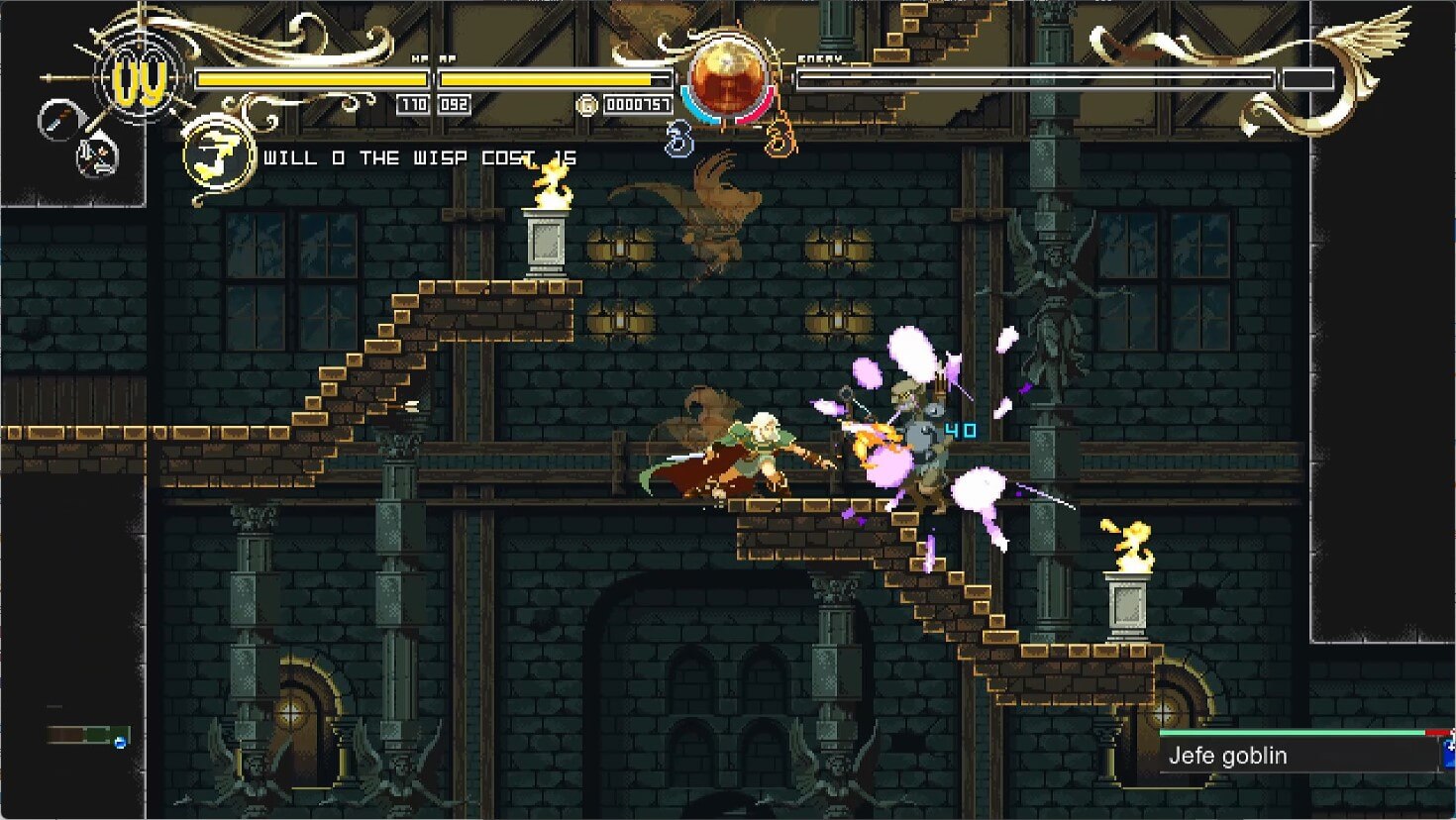Screen dimensions: 1456x820
Task: Click the equipped sword icon near the level counter
Action: click(57, 120)
